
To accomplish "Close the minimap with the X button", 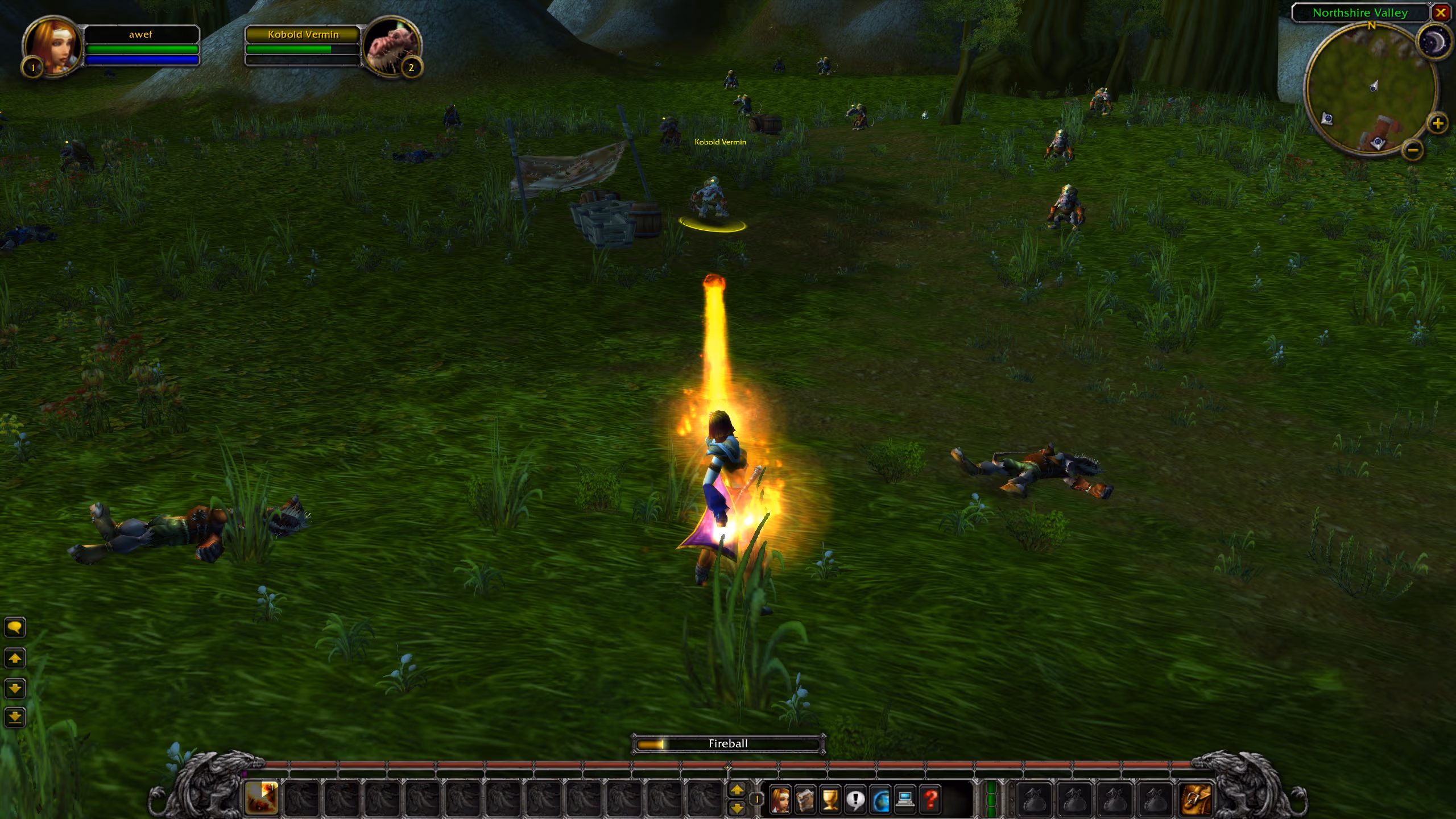I will click(1441, 13).
